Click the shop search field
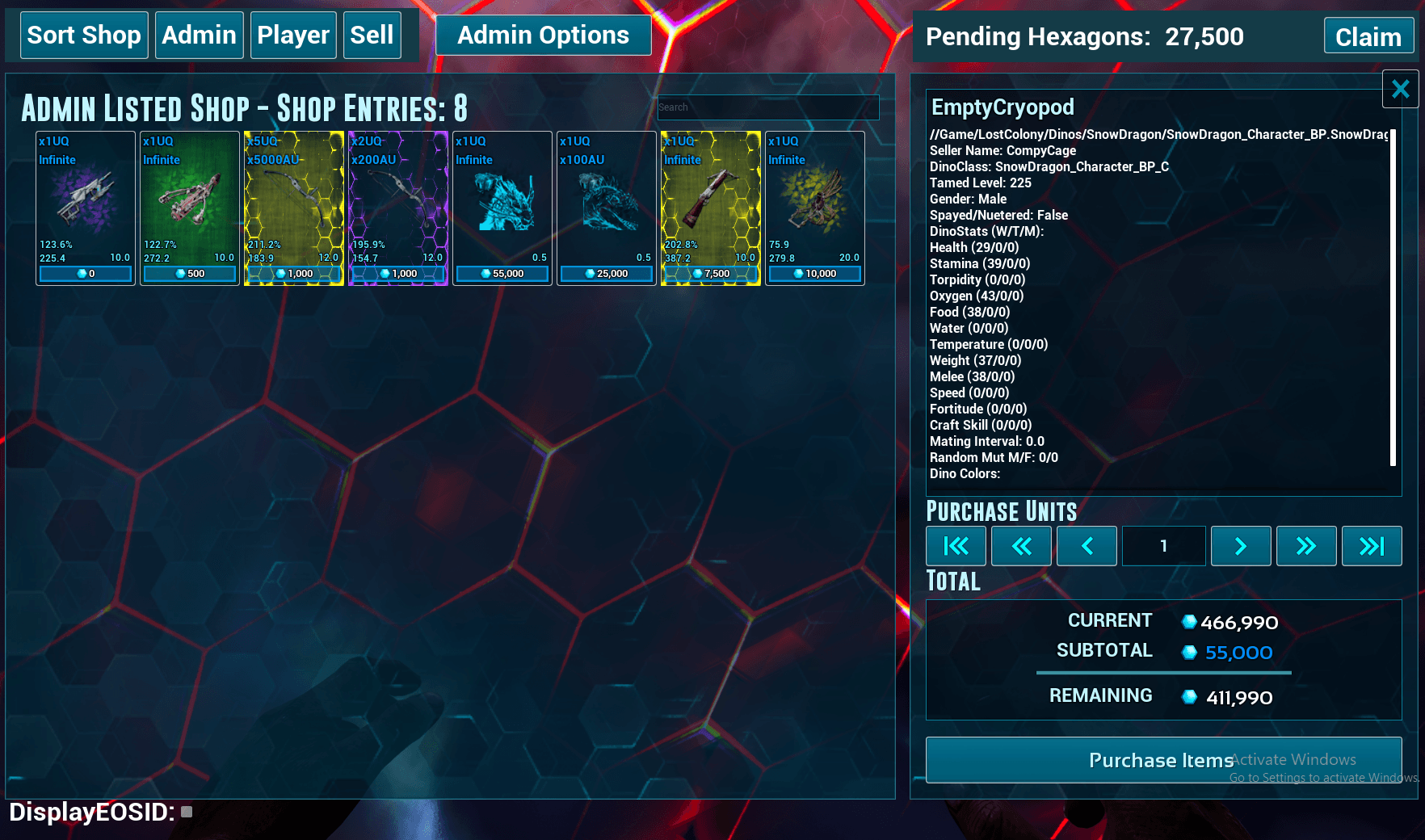Screen dimensions: 1425x840 coord(767,107)
